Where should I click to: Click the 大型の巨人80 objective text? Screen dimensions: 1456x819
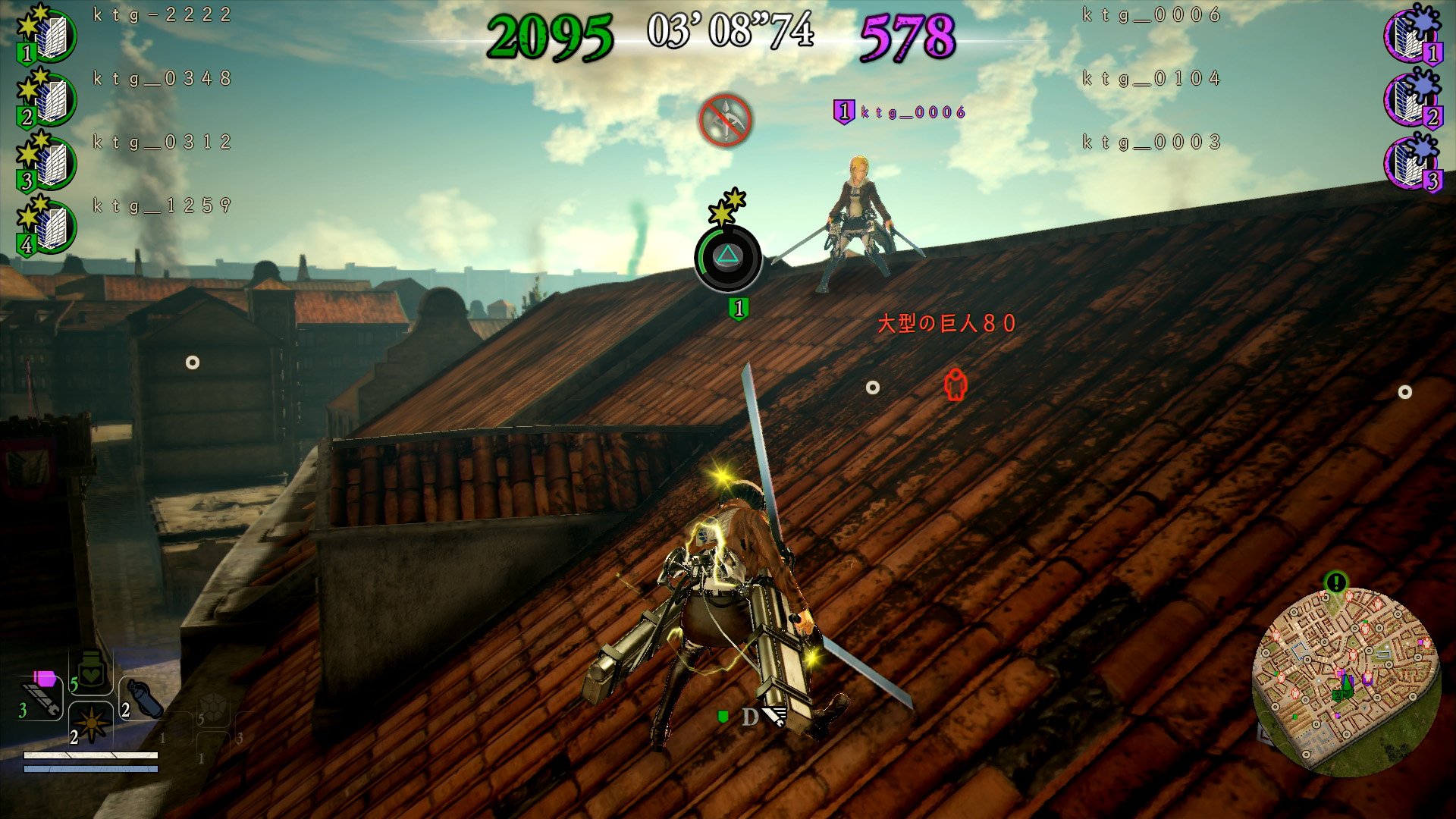pyautogui.click(x=944, y=323)
